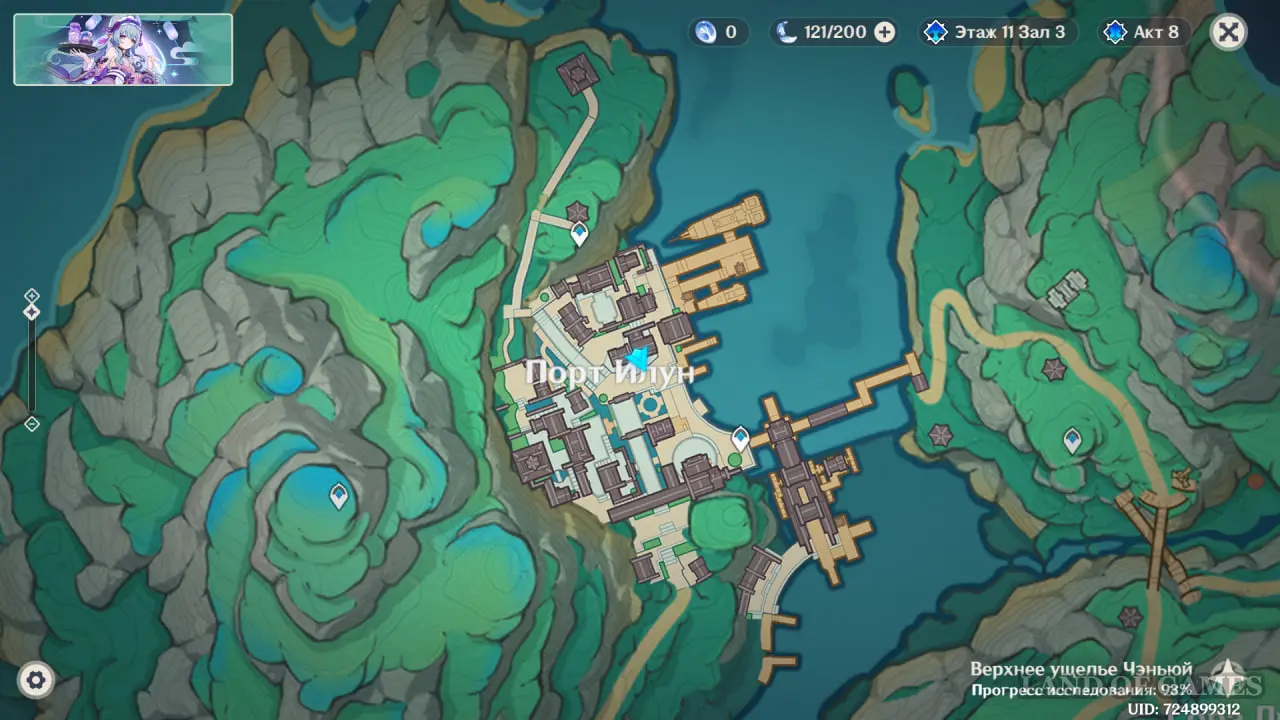Open the Акт 8 tracker
The image size is (1280, 720).
(x=1144, y=32)
